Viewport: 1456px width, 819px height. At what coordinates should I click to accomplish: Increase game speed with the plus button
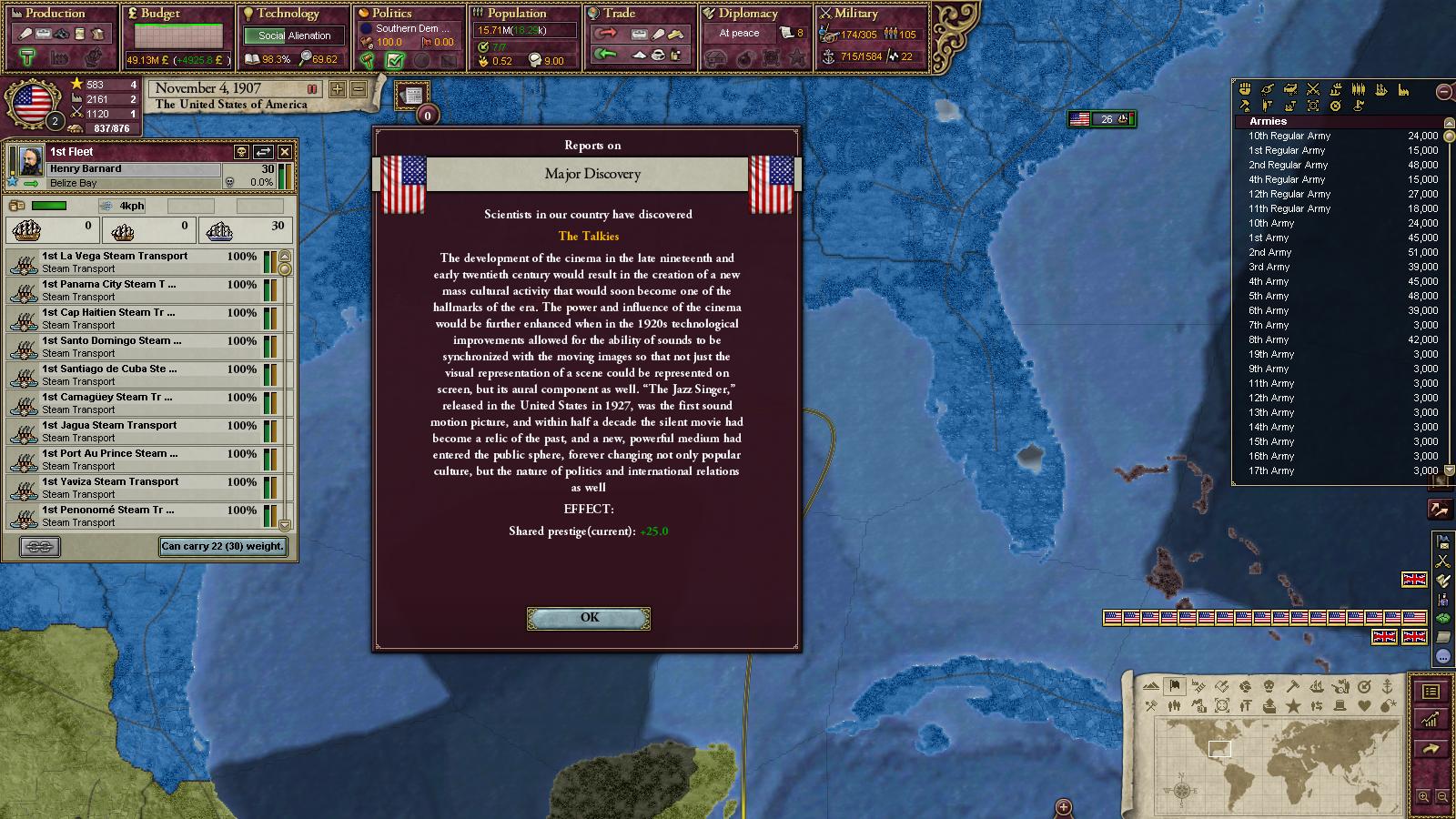point(338,89)
